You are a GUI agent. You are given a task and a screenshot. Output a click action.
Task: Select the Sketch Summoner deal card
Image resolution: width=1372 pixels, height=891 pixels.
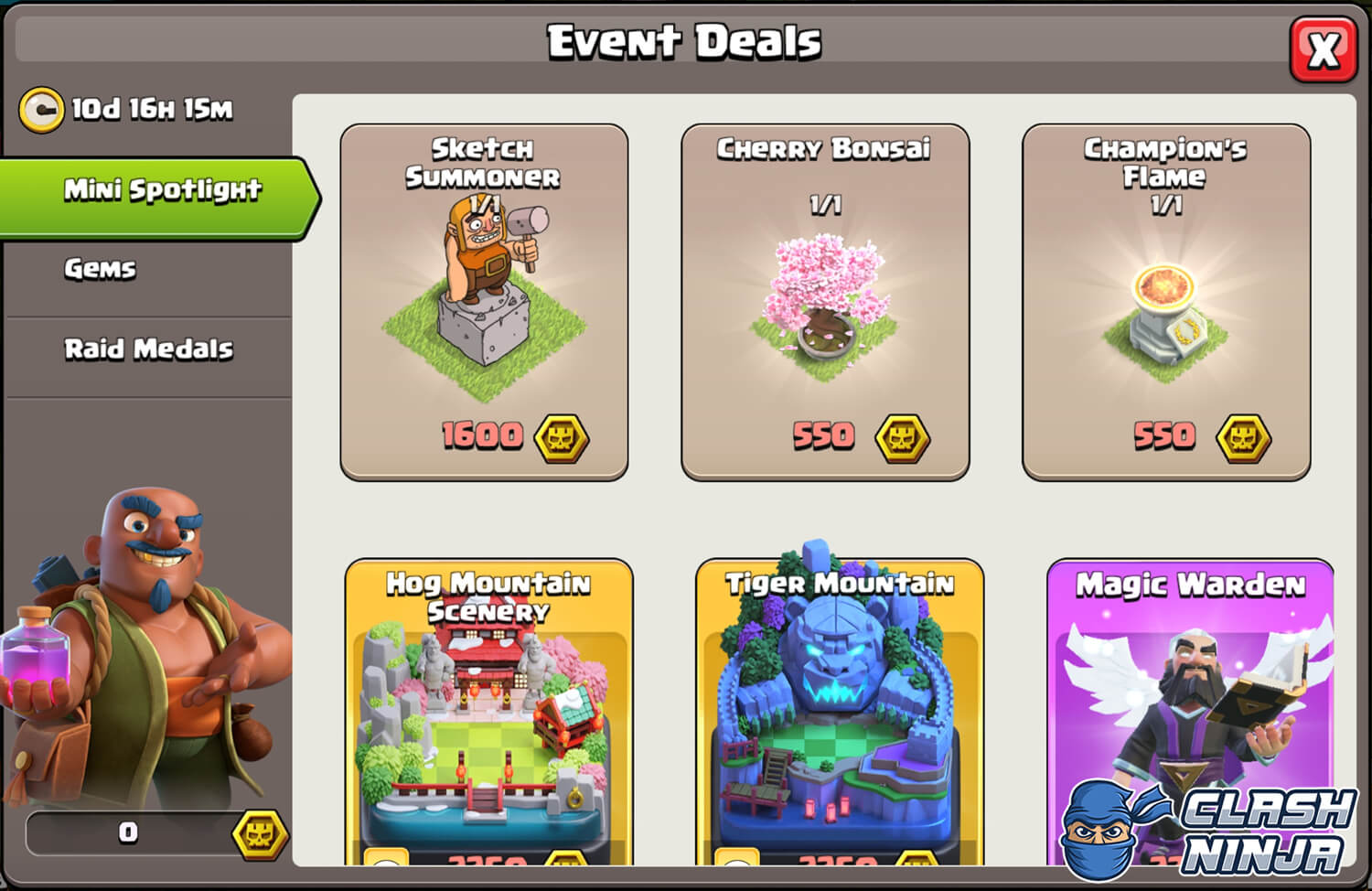point(484,302)
